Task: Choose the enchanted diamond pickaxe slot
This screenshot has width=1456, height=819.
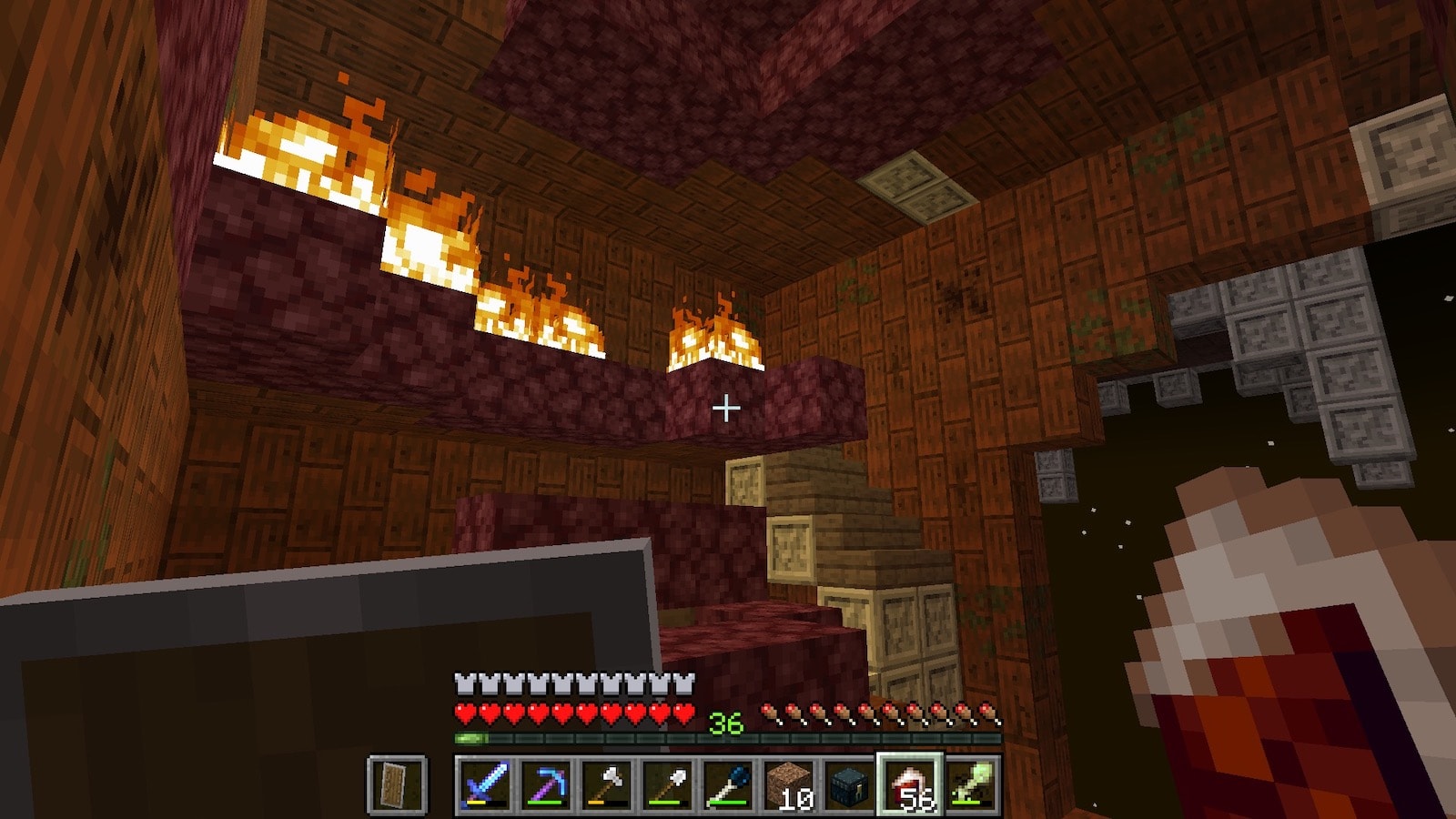Action: (x=546, y=784)
